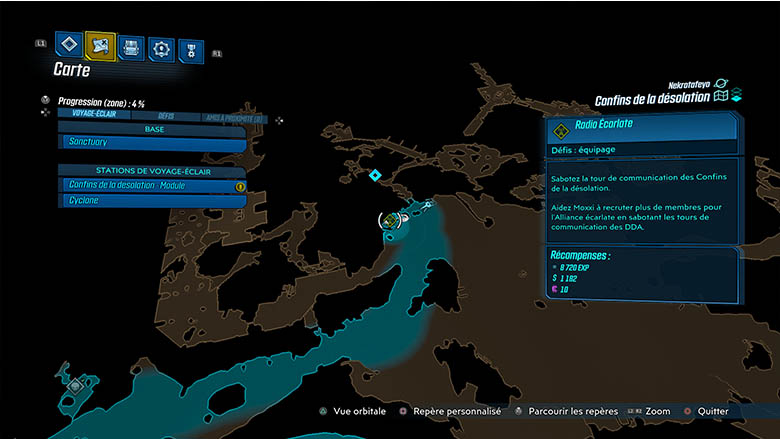This screenshot has width=780, height=439.
Task: Open the missions tab with the diamond icon
Action: (x=69, y=44)
